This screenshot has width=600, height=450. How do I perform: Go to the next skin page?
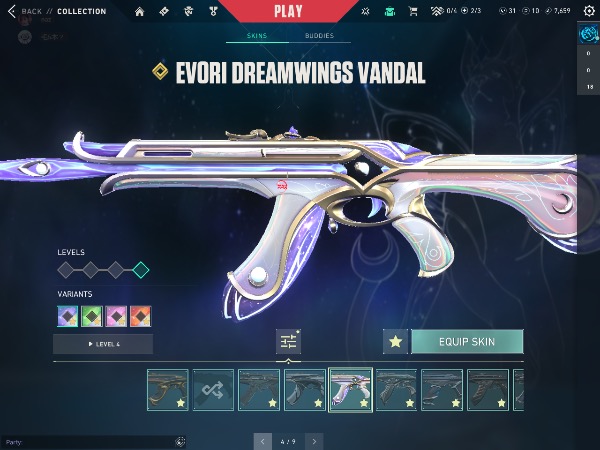[x=314, y=440]
